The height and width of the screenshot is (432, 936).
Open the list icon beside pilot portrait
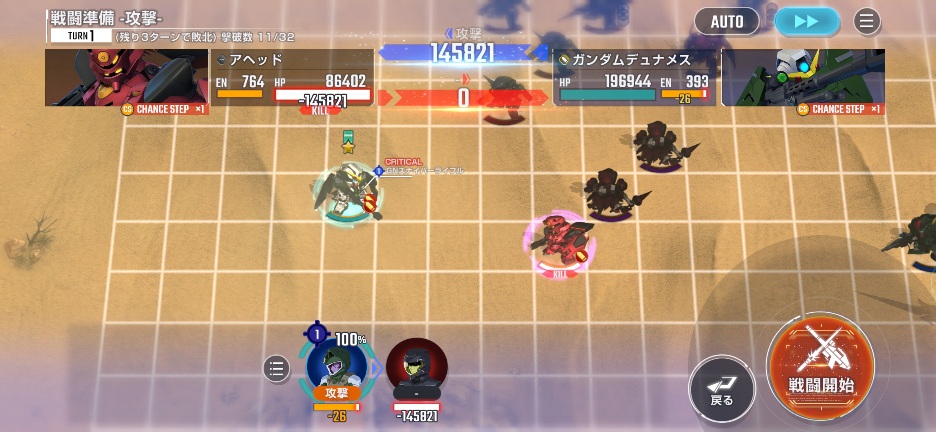[x=276, y=369]
